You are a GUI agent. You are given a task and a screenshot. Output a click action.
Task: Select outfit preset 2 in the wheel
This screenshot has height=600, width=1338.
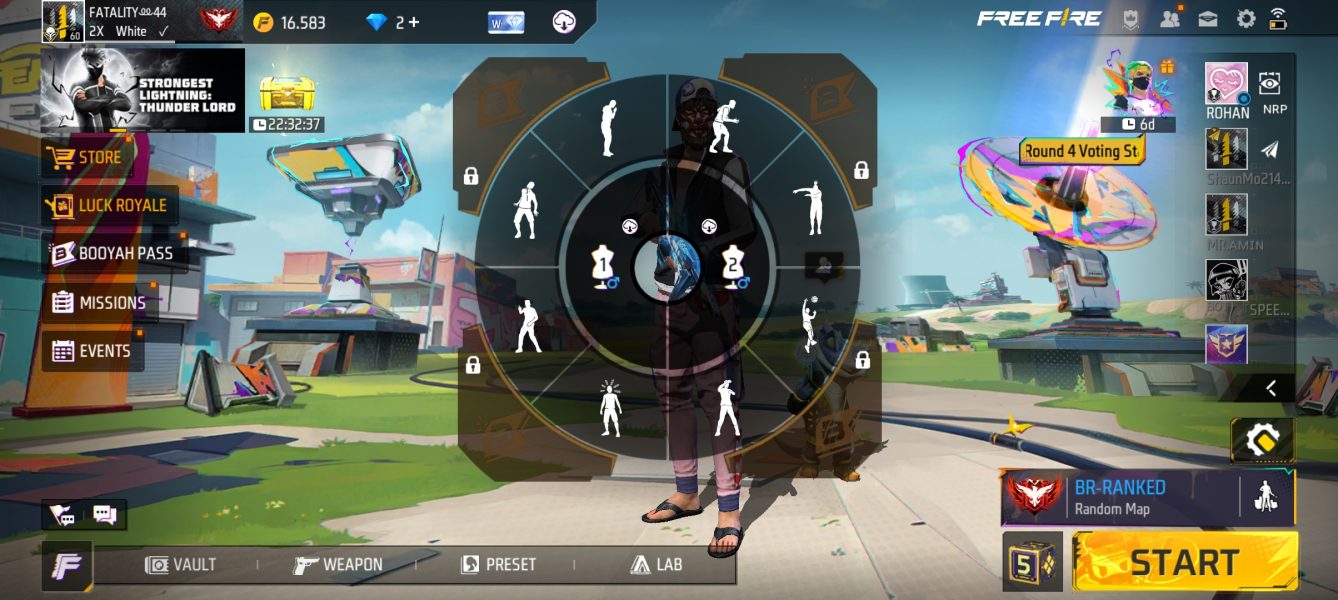(x=734, y=268)
